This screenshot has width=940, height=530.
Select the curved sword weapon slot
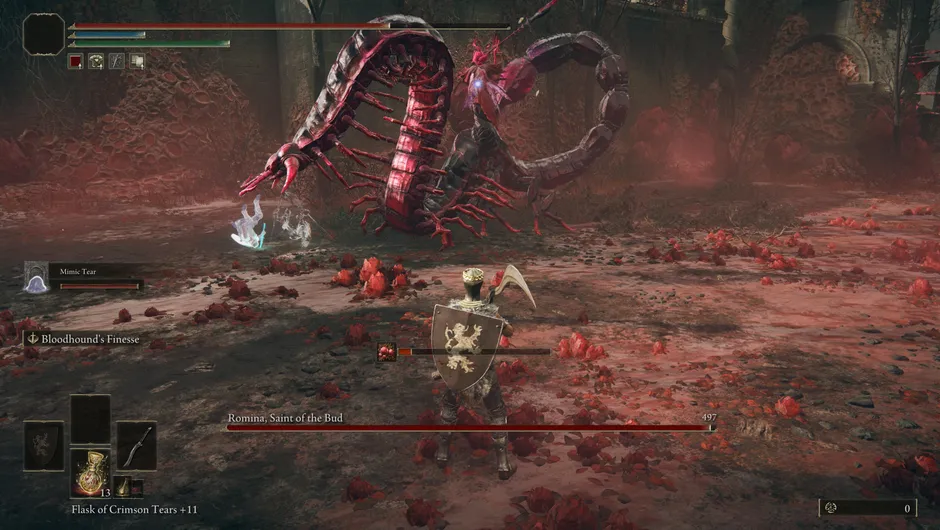[x=137, y=446]
